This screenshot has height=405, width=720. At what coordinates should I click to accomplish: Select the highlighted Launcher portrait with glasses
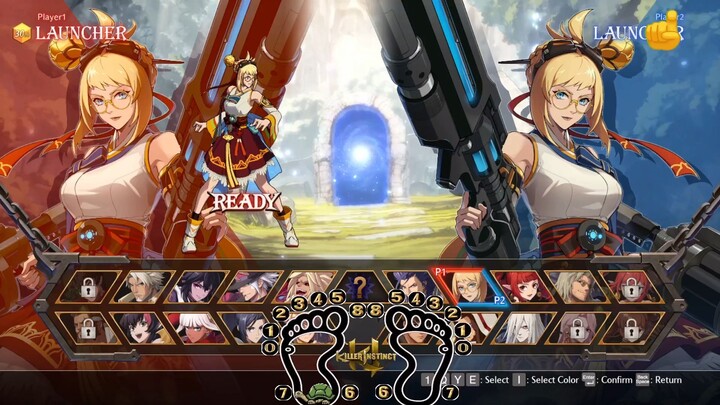(x=467, y=288)
